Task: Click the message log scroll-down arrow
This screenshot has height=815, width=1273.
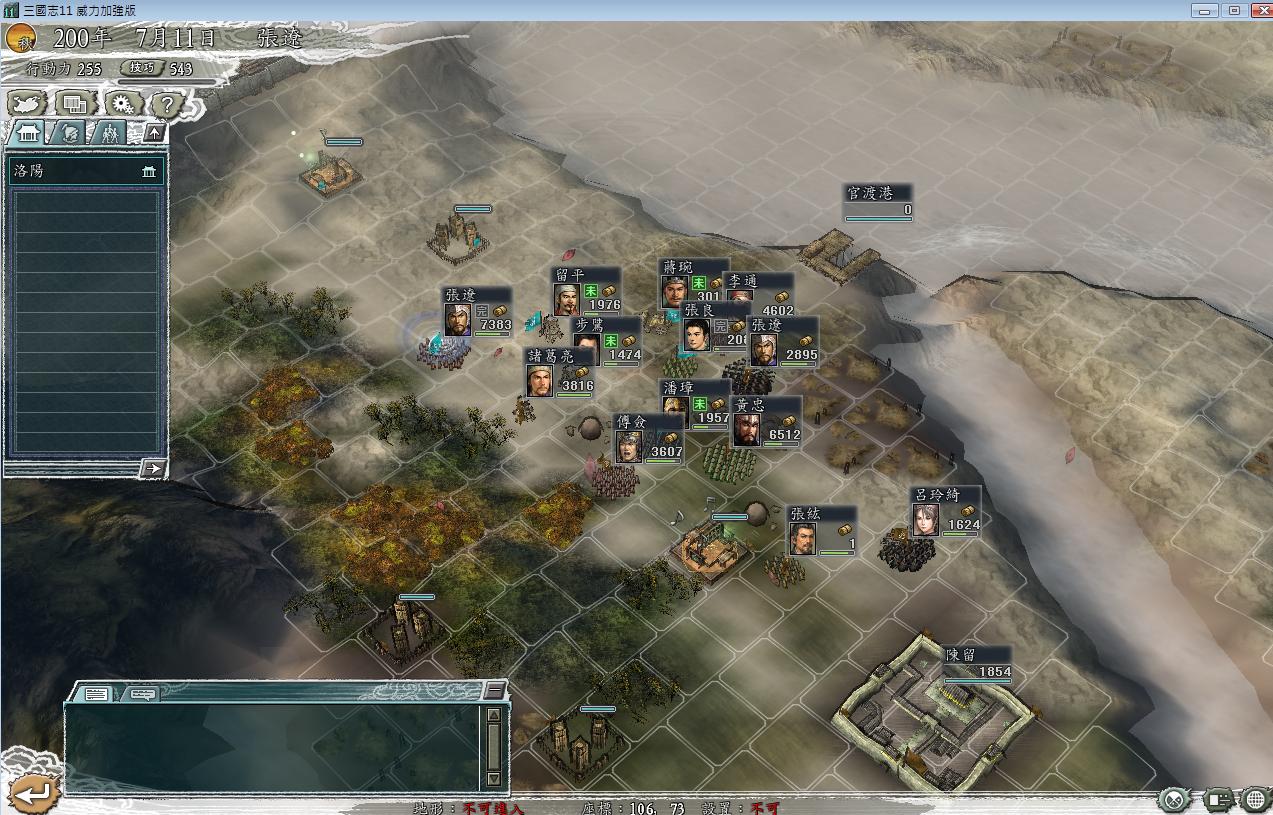Action: click(x=493, y=778)
